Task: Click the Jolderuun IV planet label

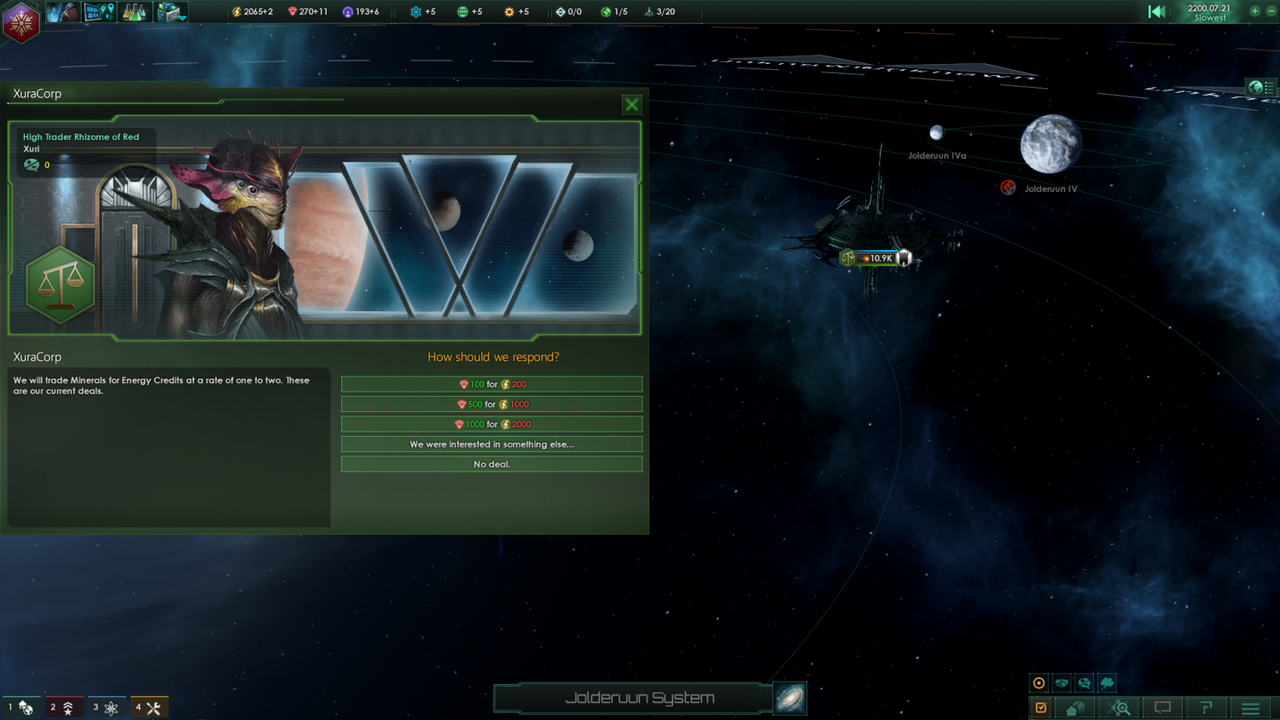Action: point(1049,188)
